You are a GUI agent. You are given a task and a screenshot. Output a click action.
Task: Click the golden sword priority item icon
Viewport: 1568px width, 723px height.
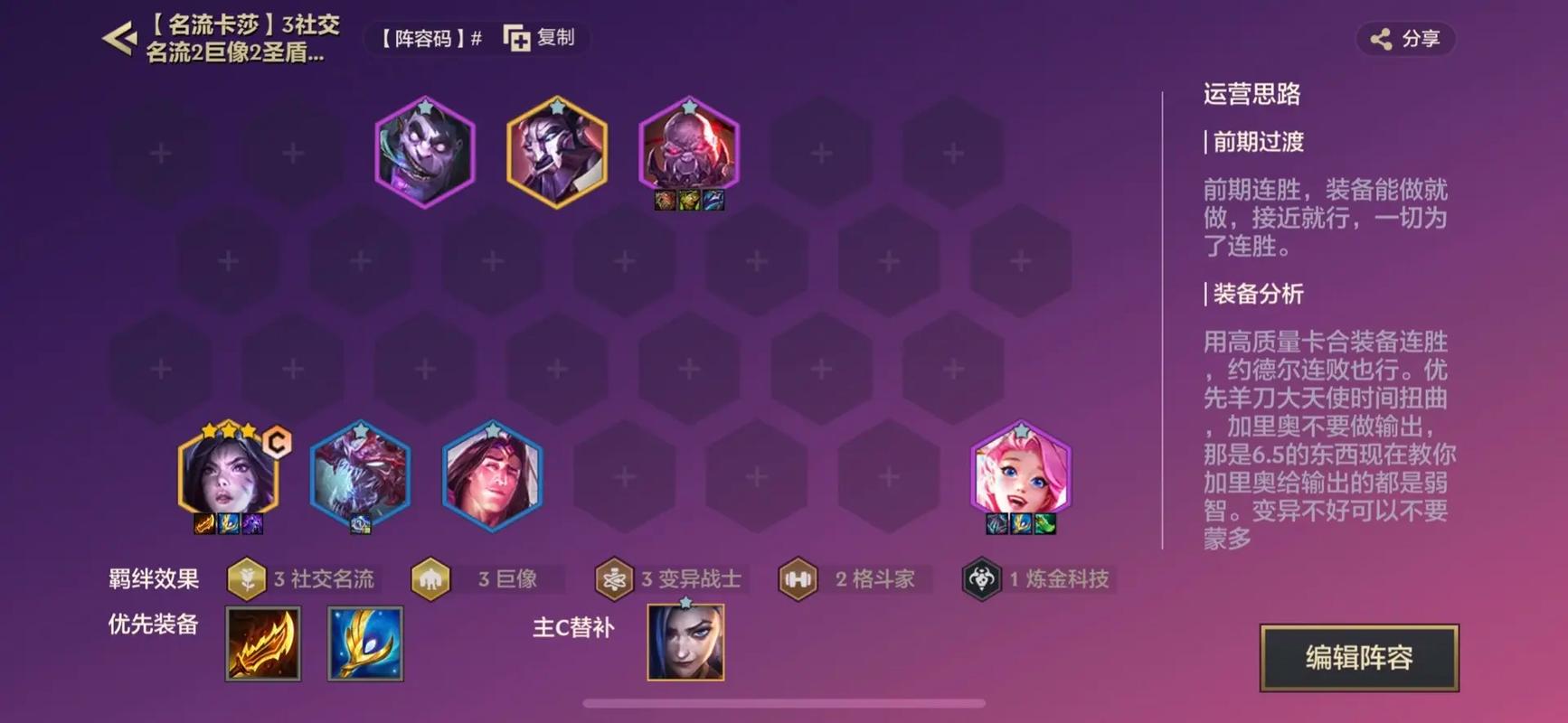point(262,643)
